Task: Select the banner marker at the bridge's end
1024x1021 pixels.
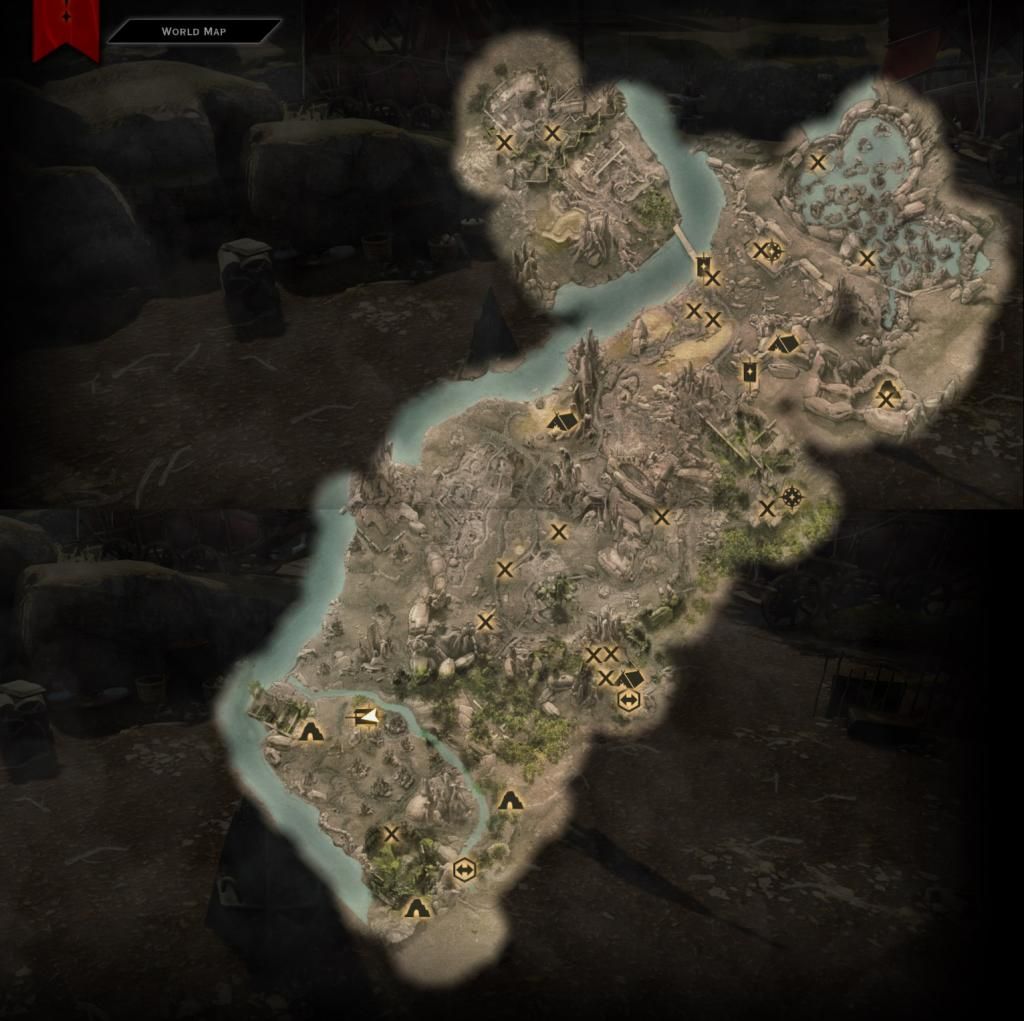Action: (703, 266)
